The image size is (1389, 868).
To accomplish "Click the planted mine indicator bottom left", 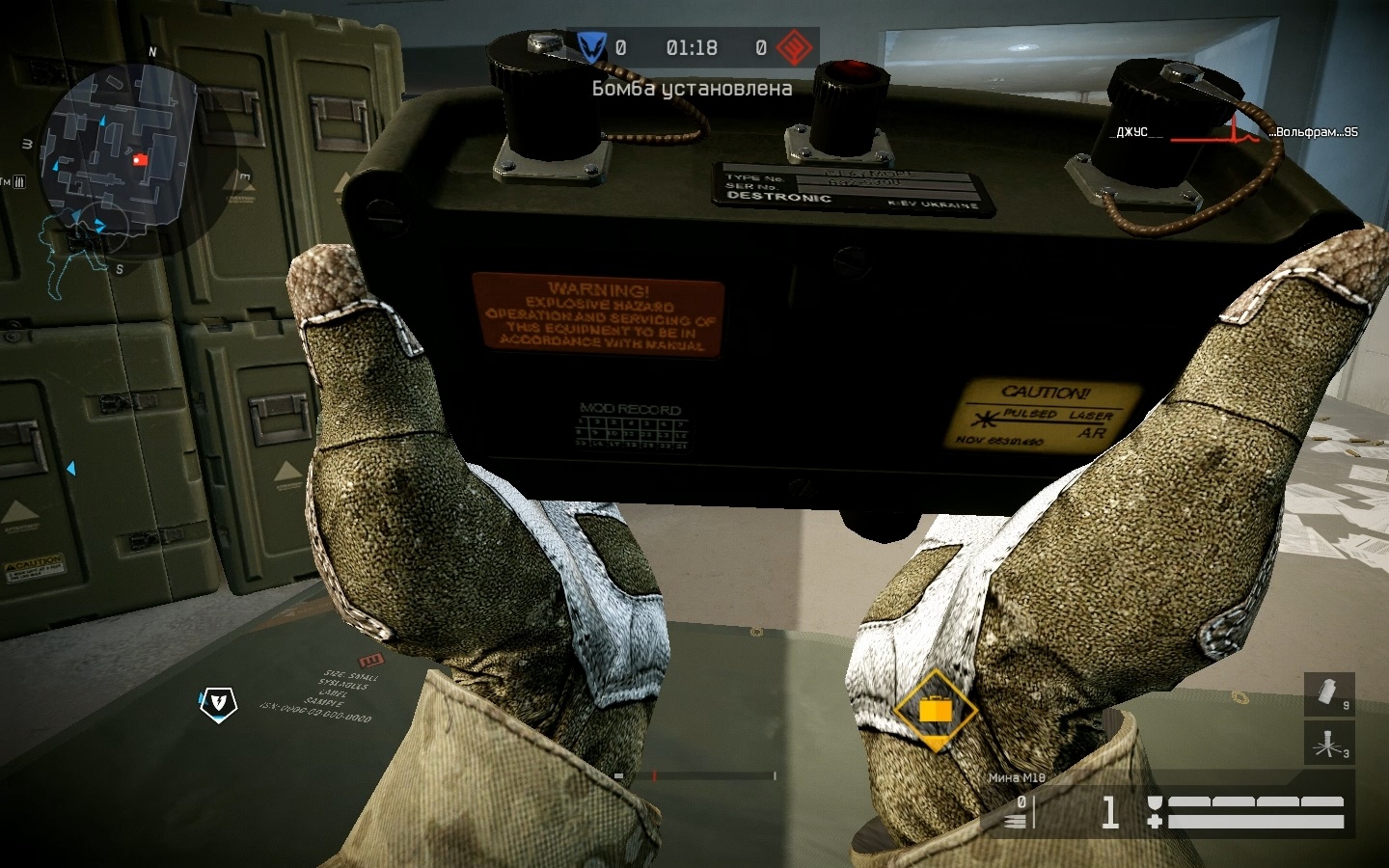I will [220, 705].
